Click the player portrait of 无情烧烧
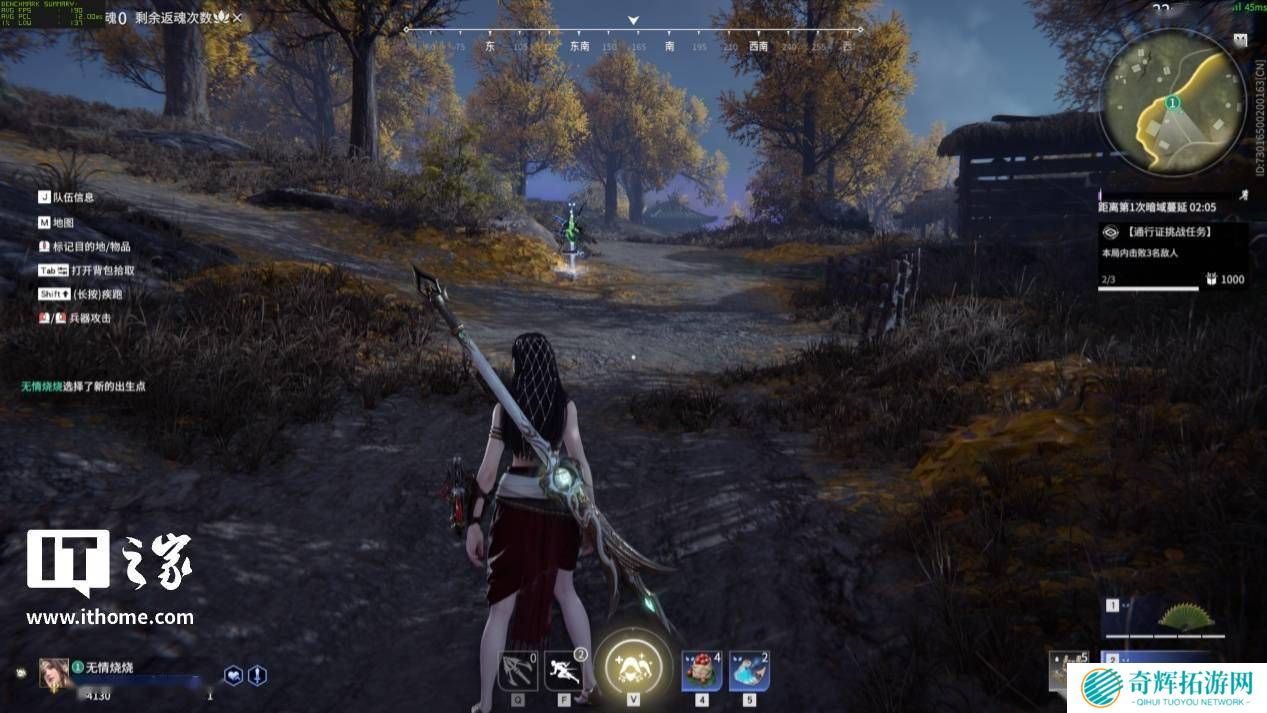The image size is (1267, 713). pos(54,673)
